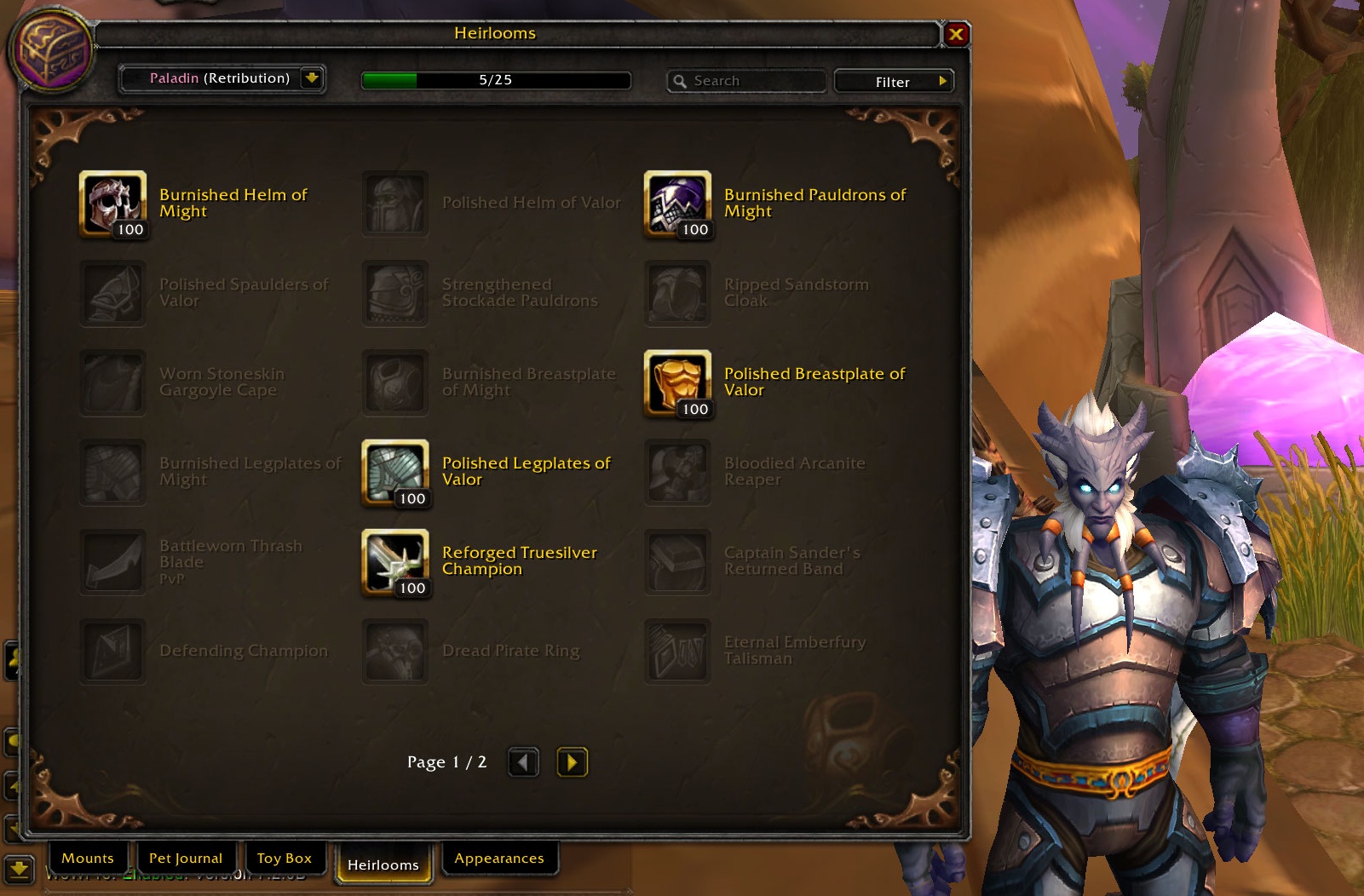
Task: Select the Burnished Pauldrons of Might icon
Action: pos(677,204)
